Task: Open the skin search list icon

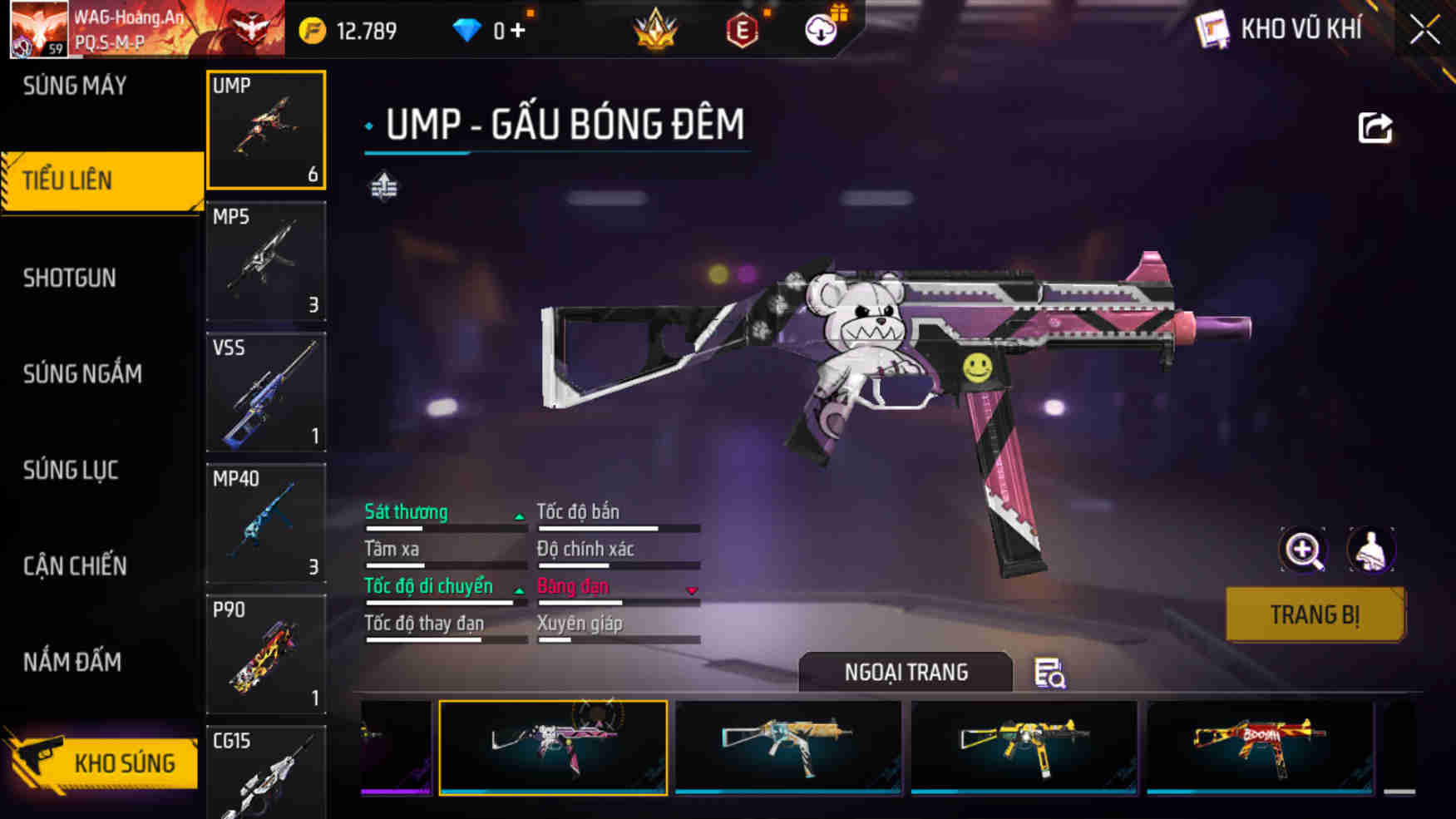Action: pos(1049,673)
